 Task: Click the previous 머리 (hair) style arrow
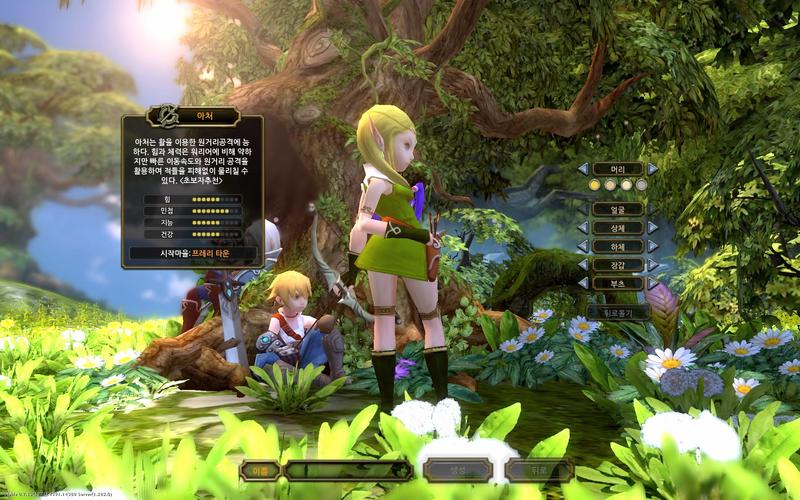583,169
